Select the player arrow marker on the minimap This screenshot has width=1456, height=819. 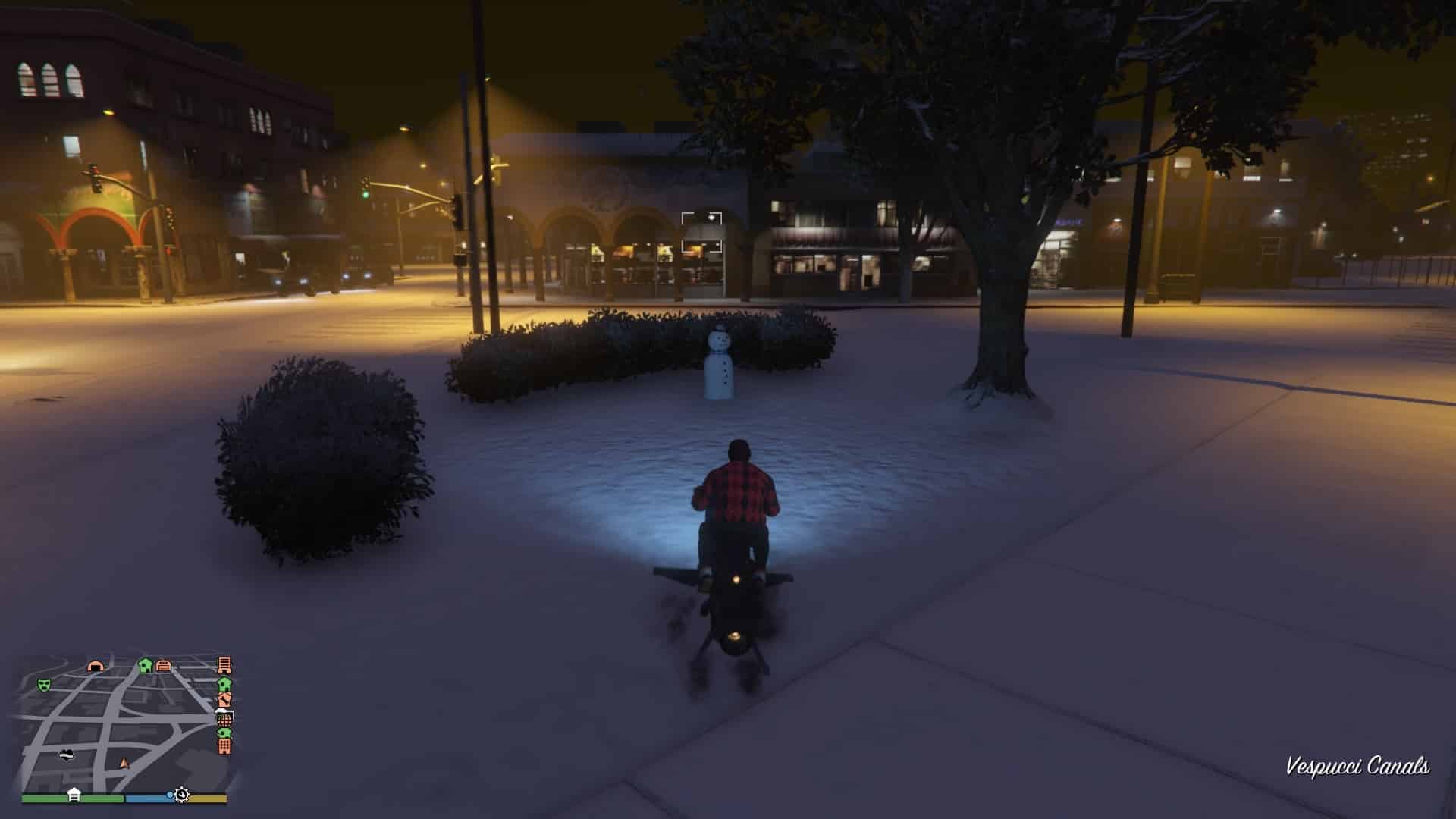click(x=124, y=764)
